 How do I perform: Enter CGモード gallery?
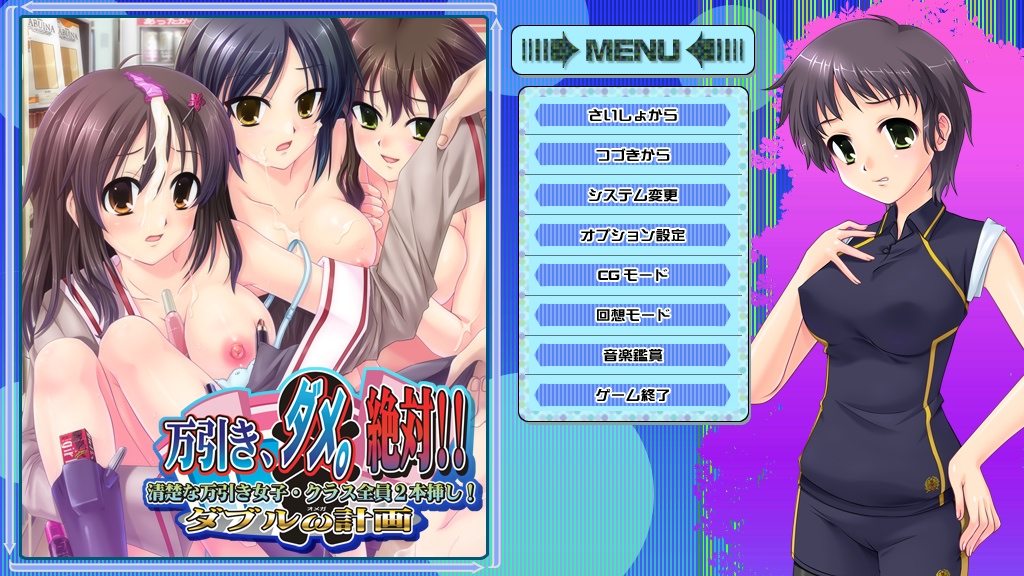click(632, 275)
